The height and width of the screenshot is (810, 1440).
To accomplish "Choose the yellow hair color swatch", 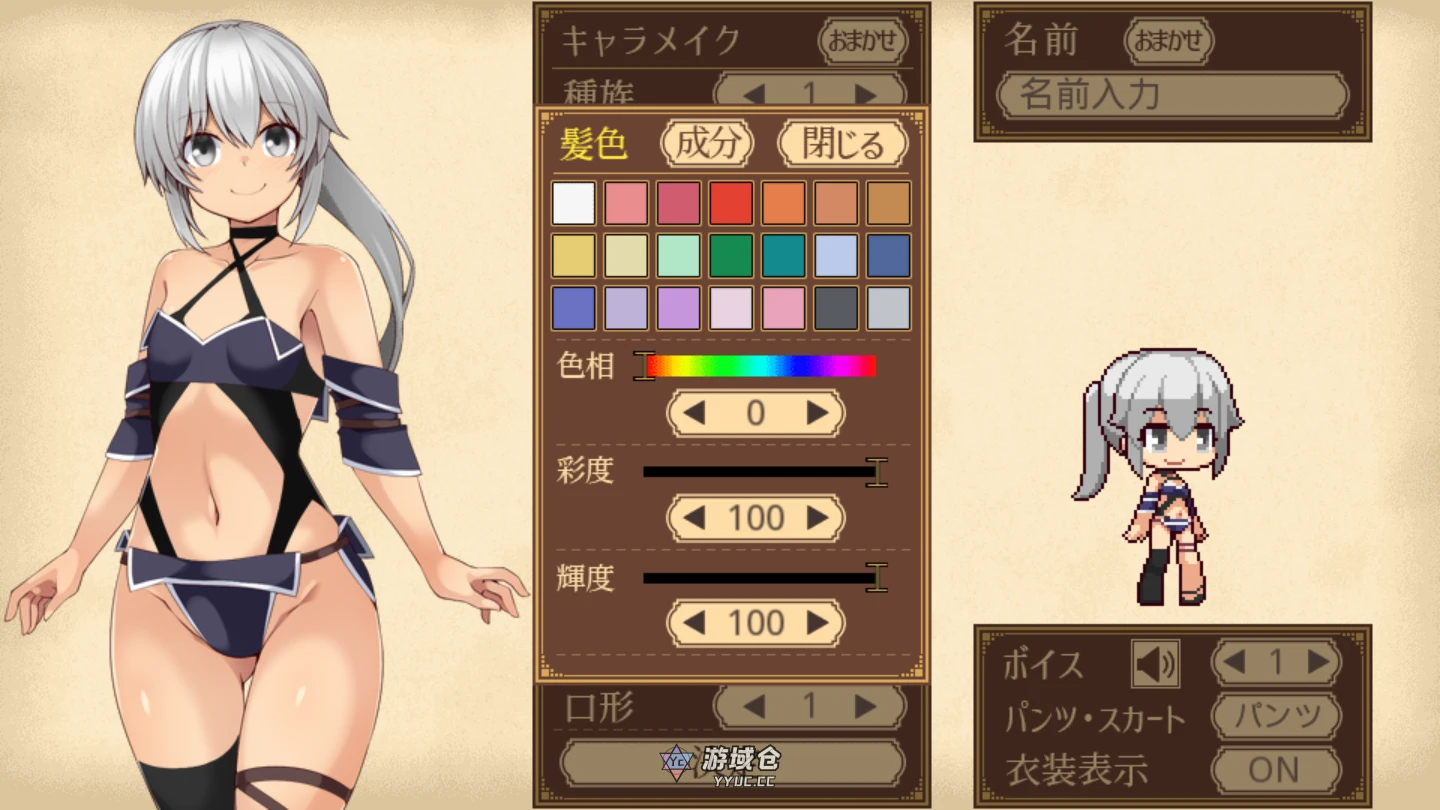I will [574, 256].
